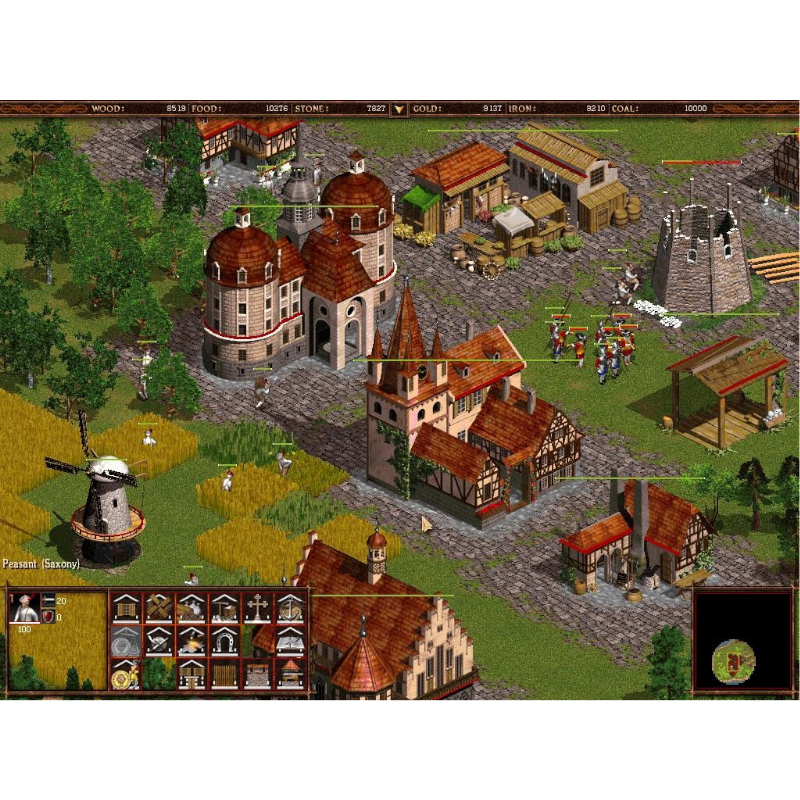Choose the sacks storehouse building icon
This screenshot has width=800, height=800.
(x=191, y=607)
